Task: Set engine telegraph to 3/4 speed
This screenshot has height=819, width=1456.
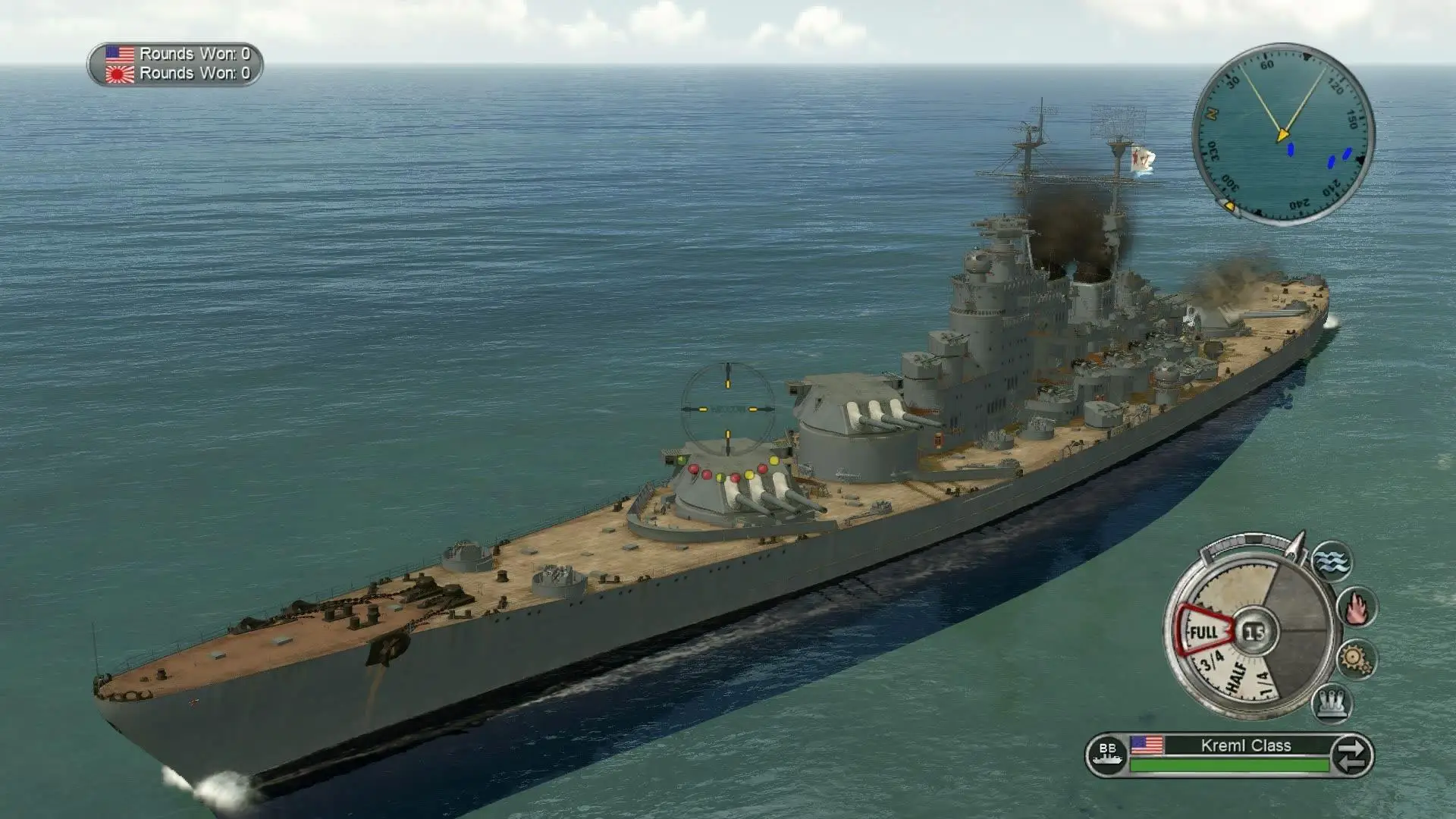Action: [1212, 661]
